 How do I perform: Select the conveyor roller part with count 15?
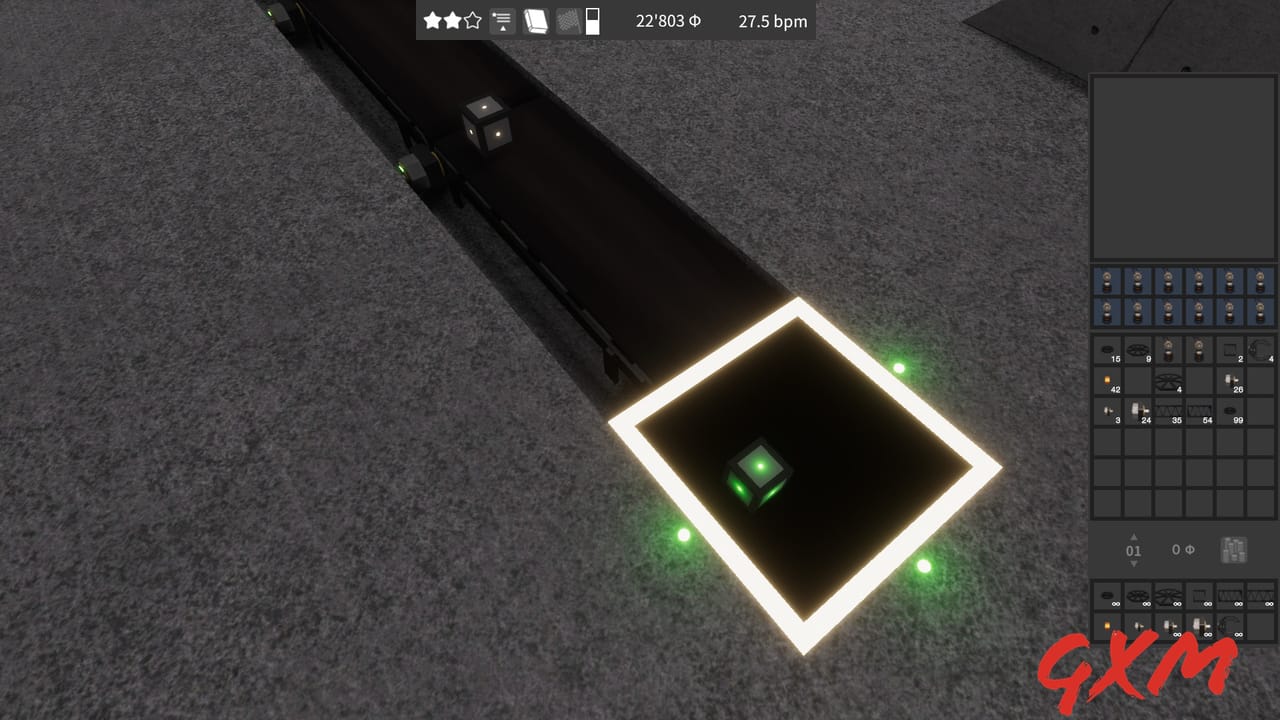(1107, 348)
